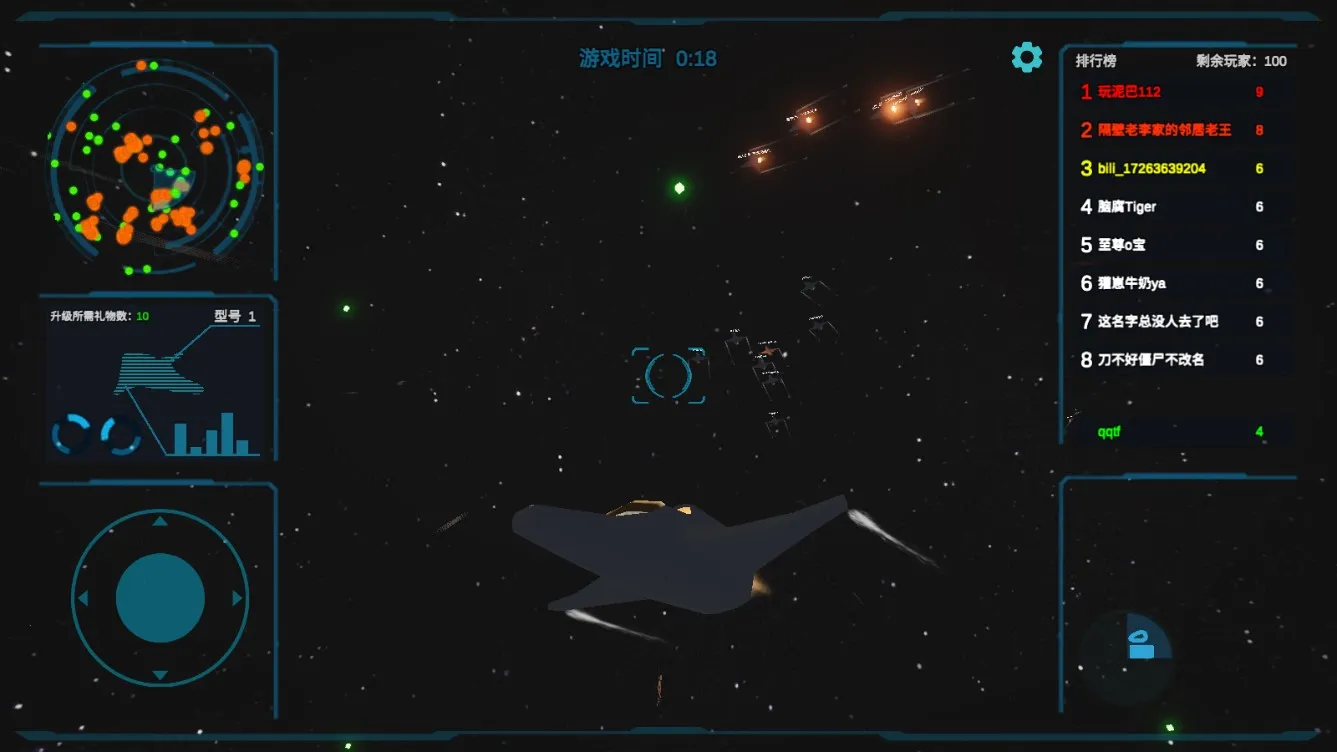Choose the 脑腐Tiger leaderboard row
Viewport: 1337px width, 752px height.
pyautogui.click(x=1127, y=207)
